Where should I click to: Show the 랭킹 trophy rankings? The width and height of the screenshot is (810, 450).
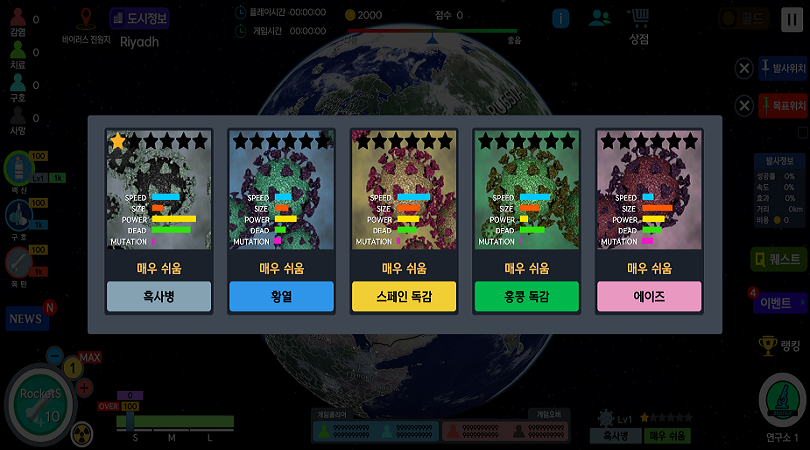[780, 345]
